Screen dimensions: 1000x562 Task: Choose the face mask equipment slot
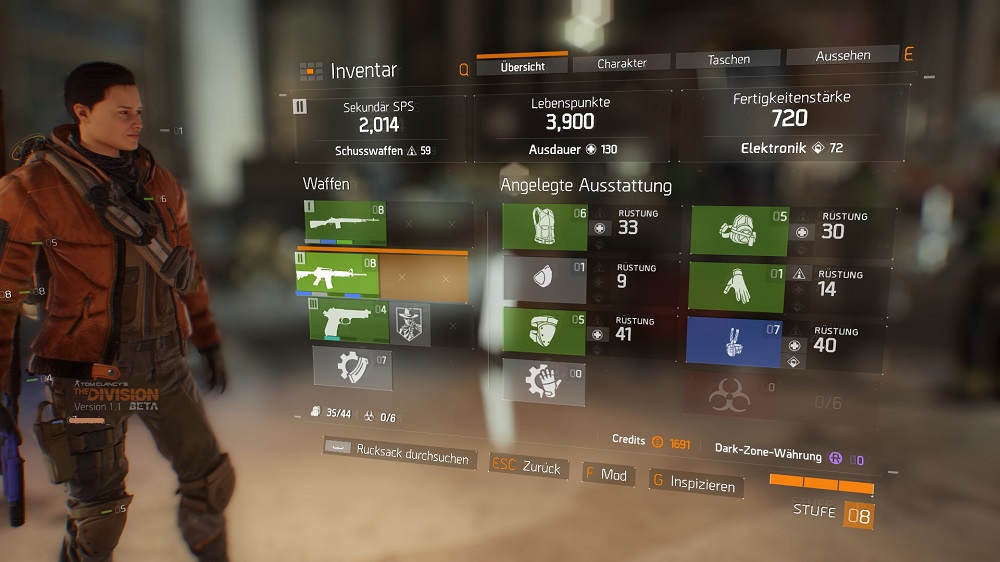pos(544,279)
